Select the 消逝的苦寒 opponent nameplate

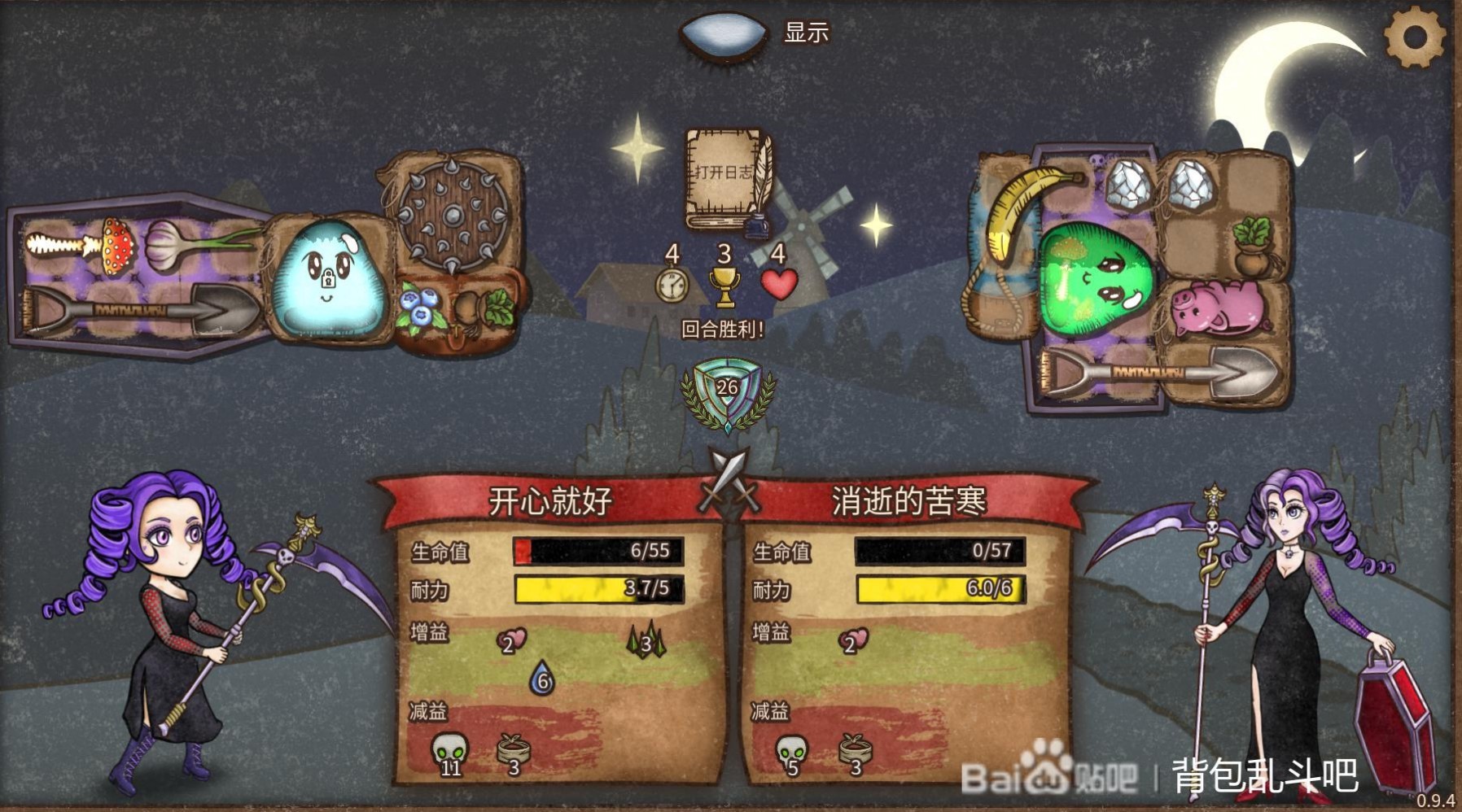[910, 500]
